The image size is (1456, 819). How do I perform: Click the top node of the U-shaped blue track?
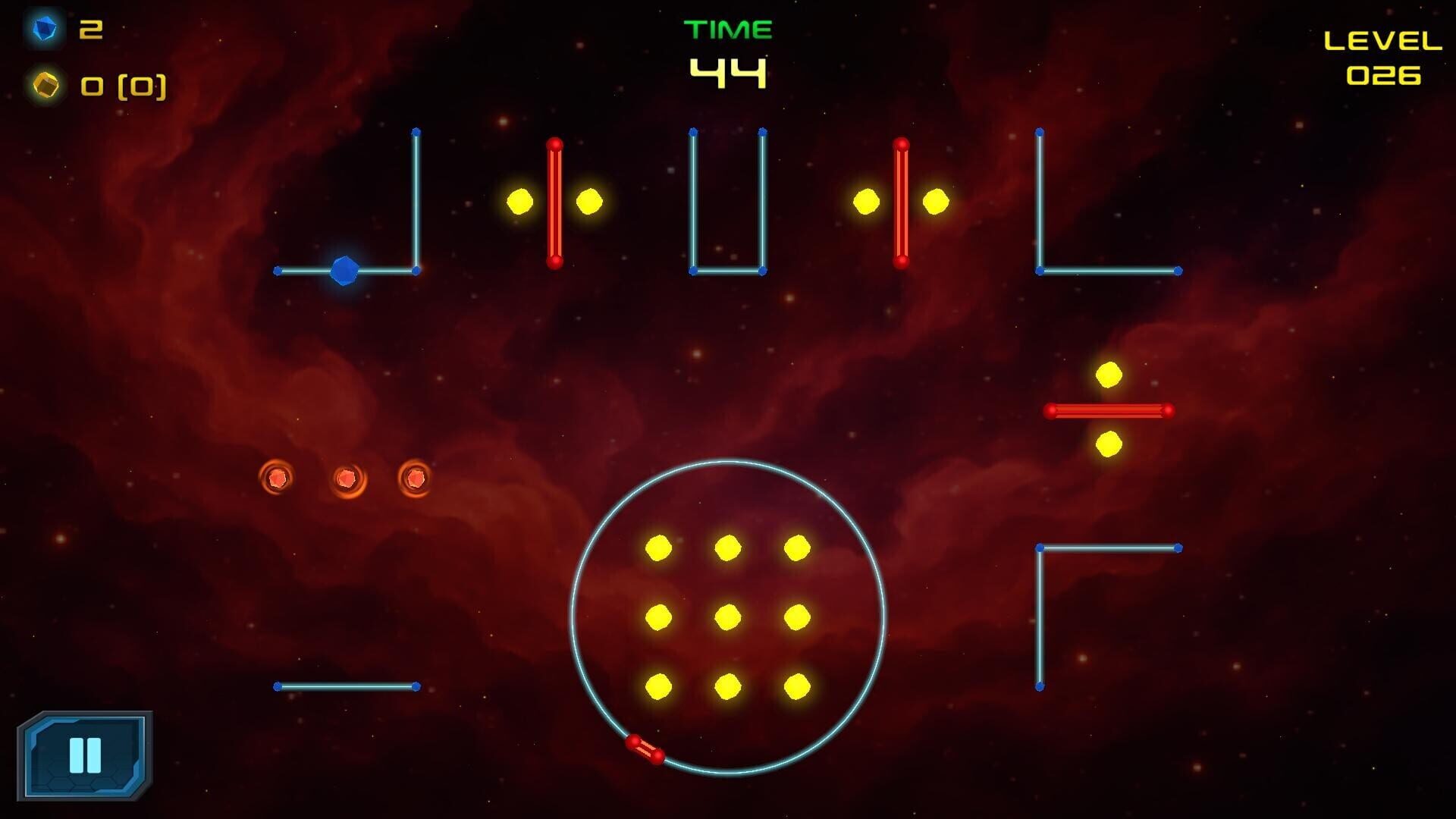click(x=692, y=133)
